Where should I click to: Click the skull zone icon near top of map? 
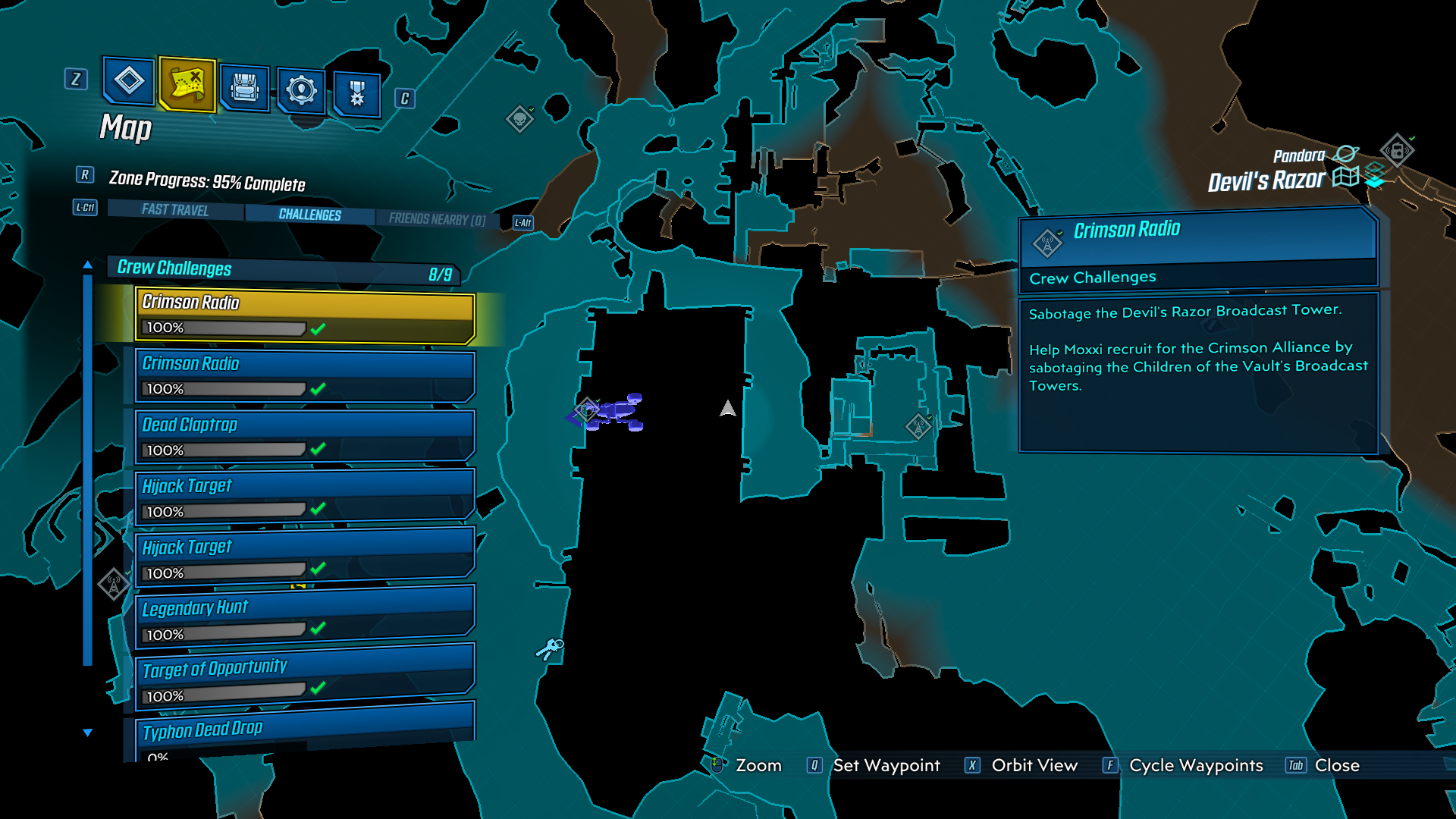pos(520,118)
